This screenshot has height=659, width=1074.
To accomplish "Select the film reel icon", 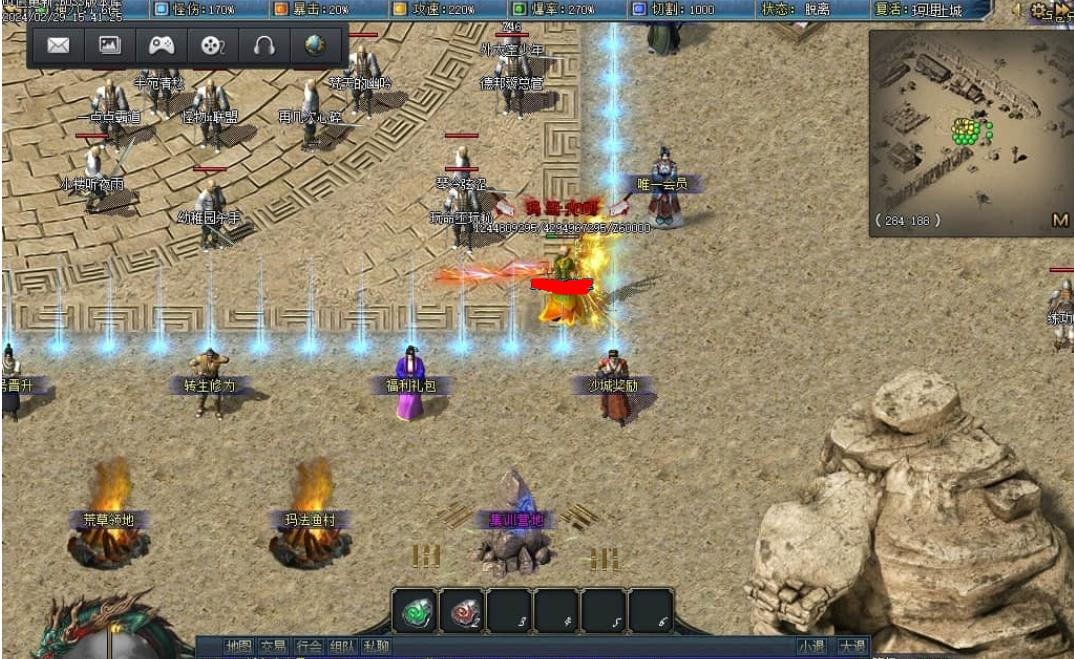I will coord(212,46).
